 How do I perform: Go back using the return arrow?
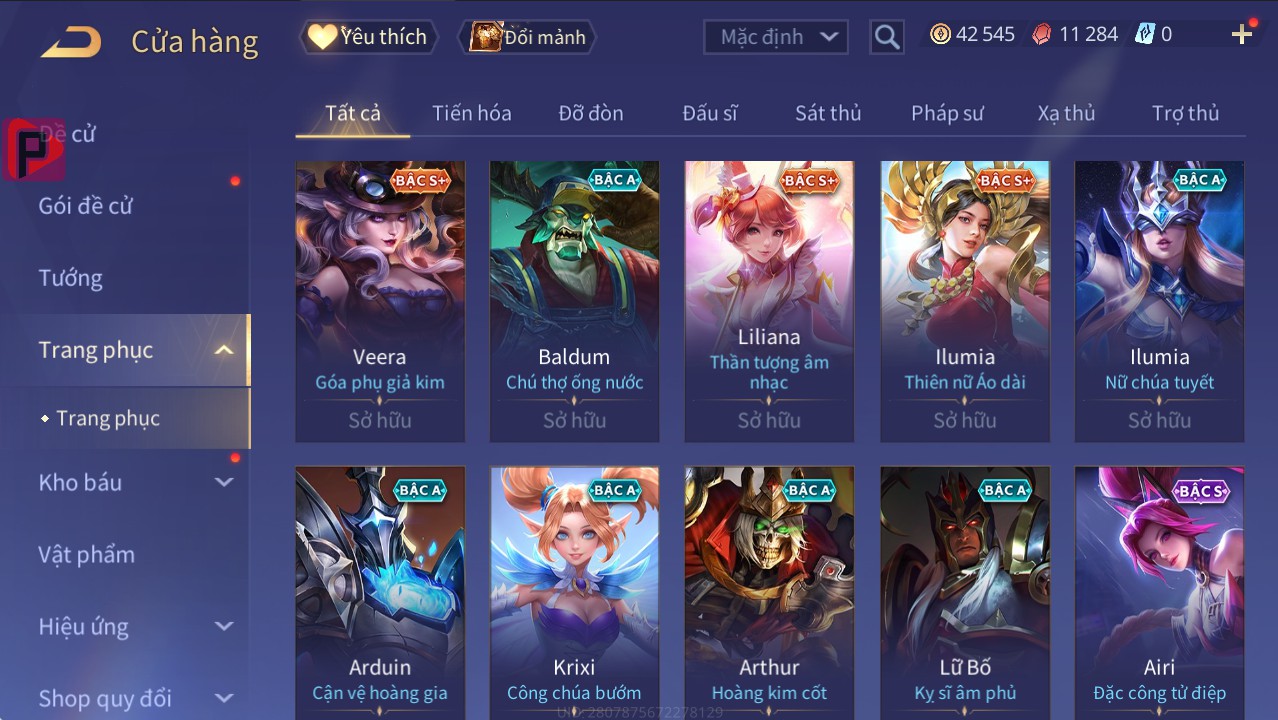pos(71,42)
